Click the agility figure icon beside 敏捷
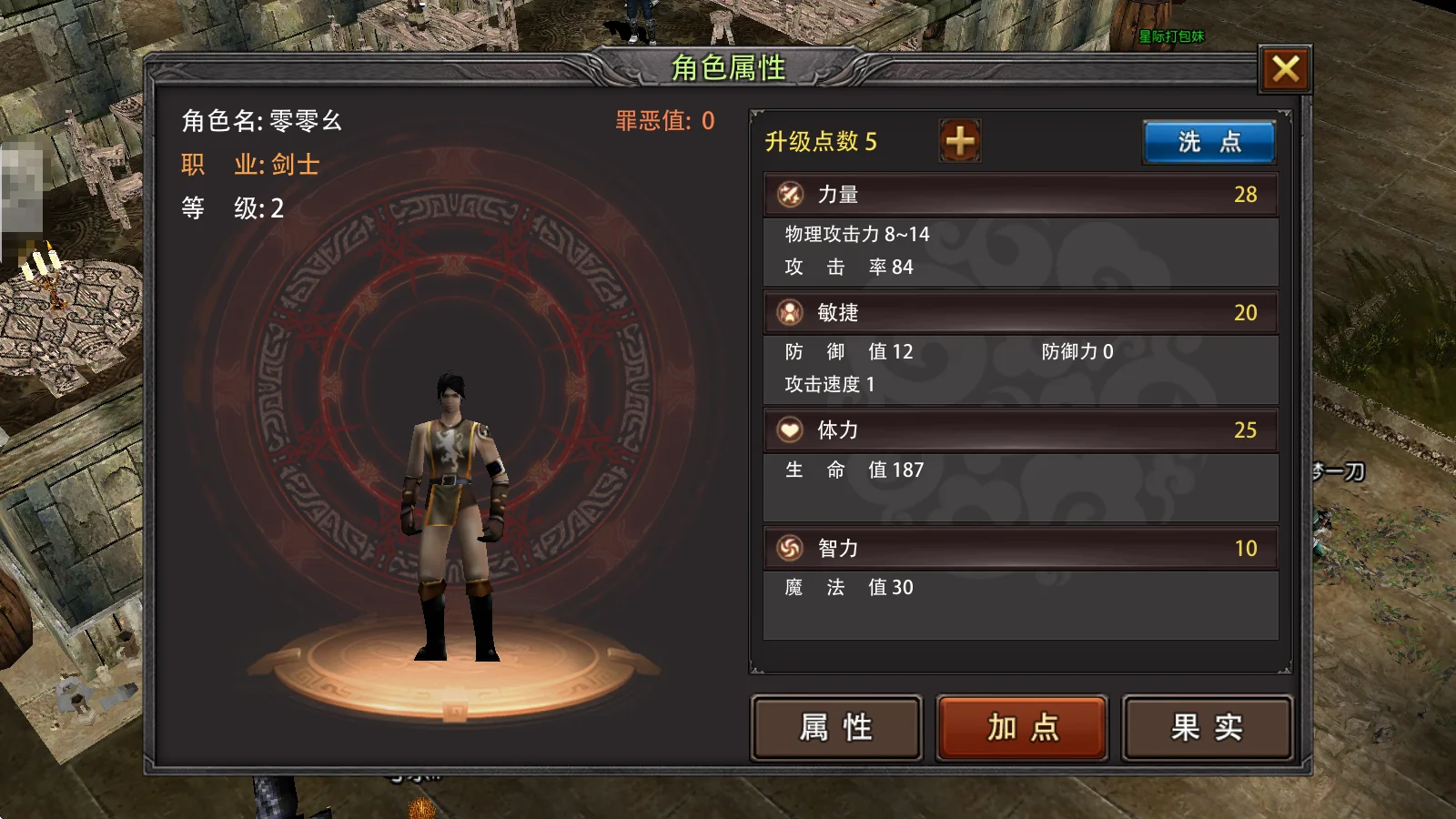This screenshot has width=1456, height=819. point(788,312)
